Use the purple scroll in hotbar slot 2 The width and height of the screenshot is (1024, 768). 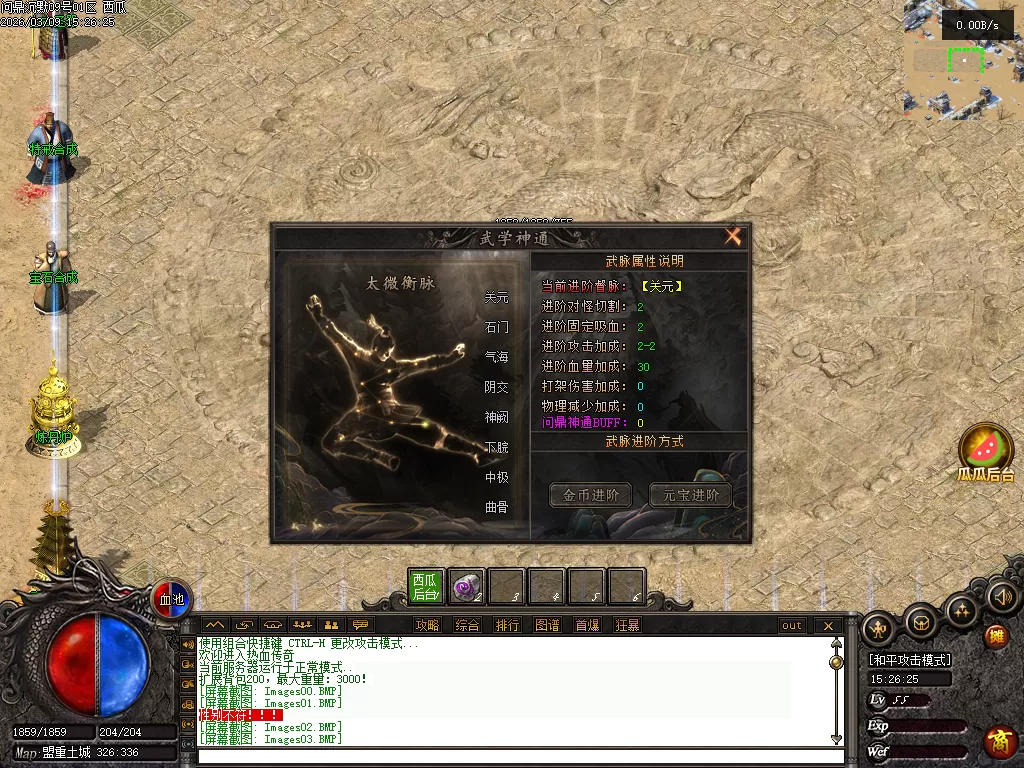click(466, 587)
